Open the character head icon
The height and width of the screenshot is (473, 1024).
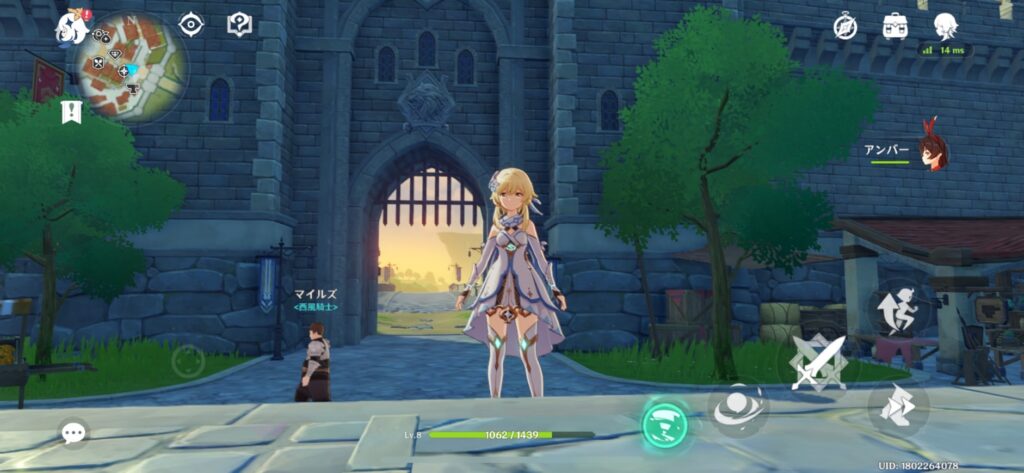click(944, 26)
